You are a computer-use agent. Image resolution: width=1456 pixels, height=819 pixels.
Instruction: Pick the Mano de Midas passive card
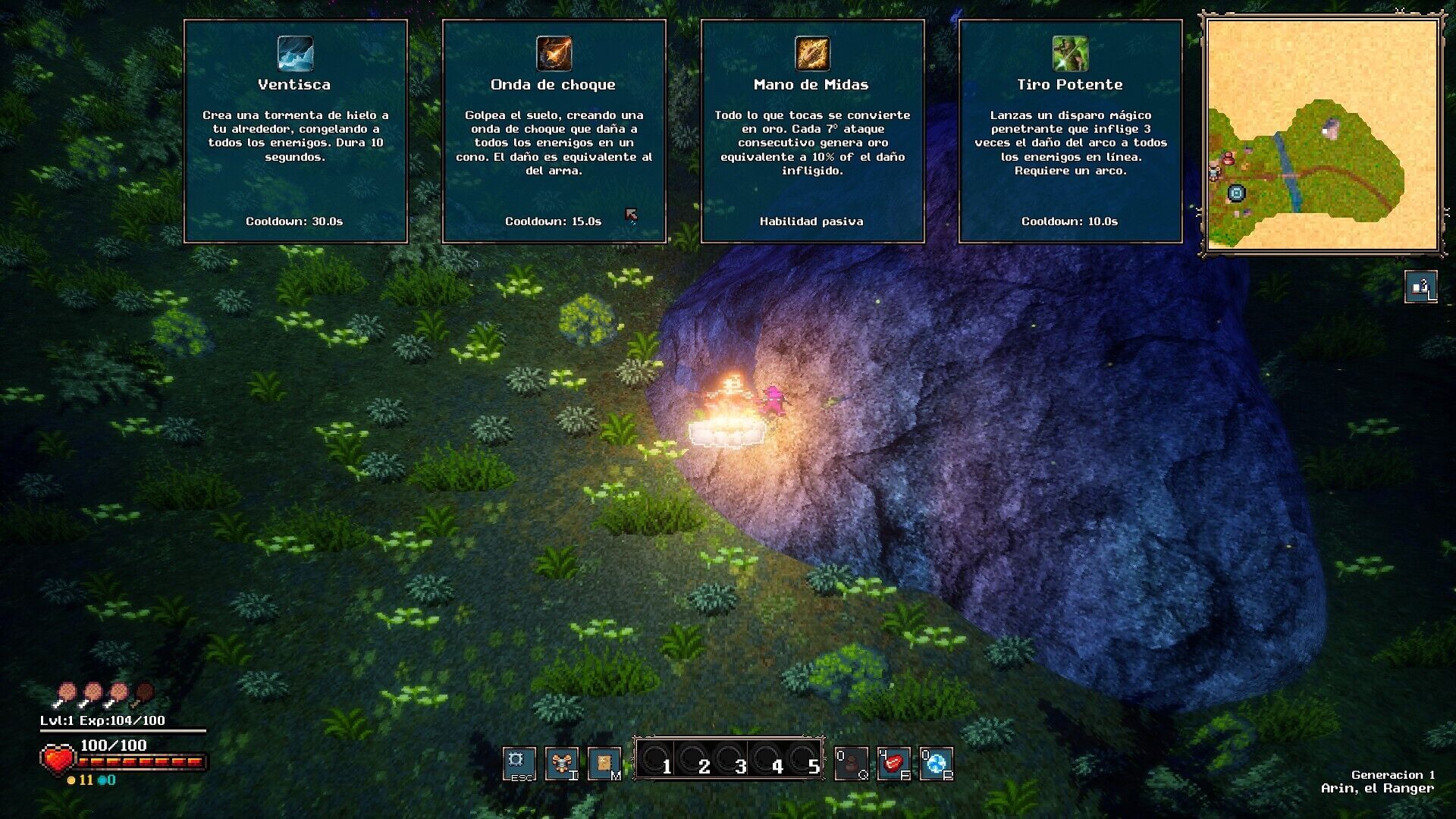click(x=811, y=131)
